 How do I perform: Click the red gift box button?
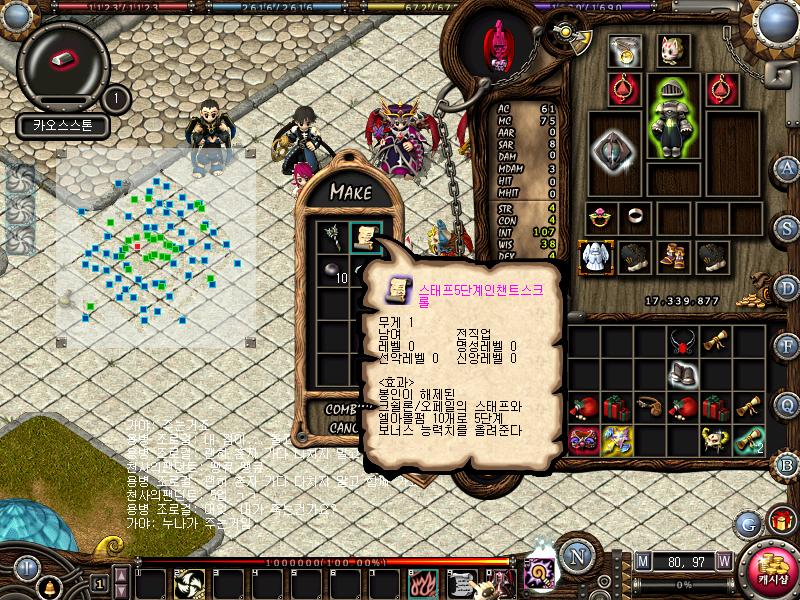[779, 520]
